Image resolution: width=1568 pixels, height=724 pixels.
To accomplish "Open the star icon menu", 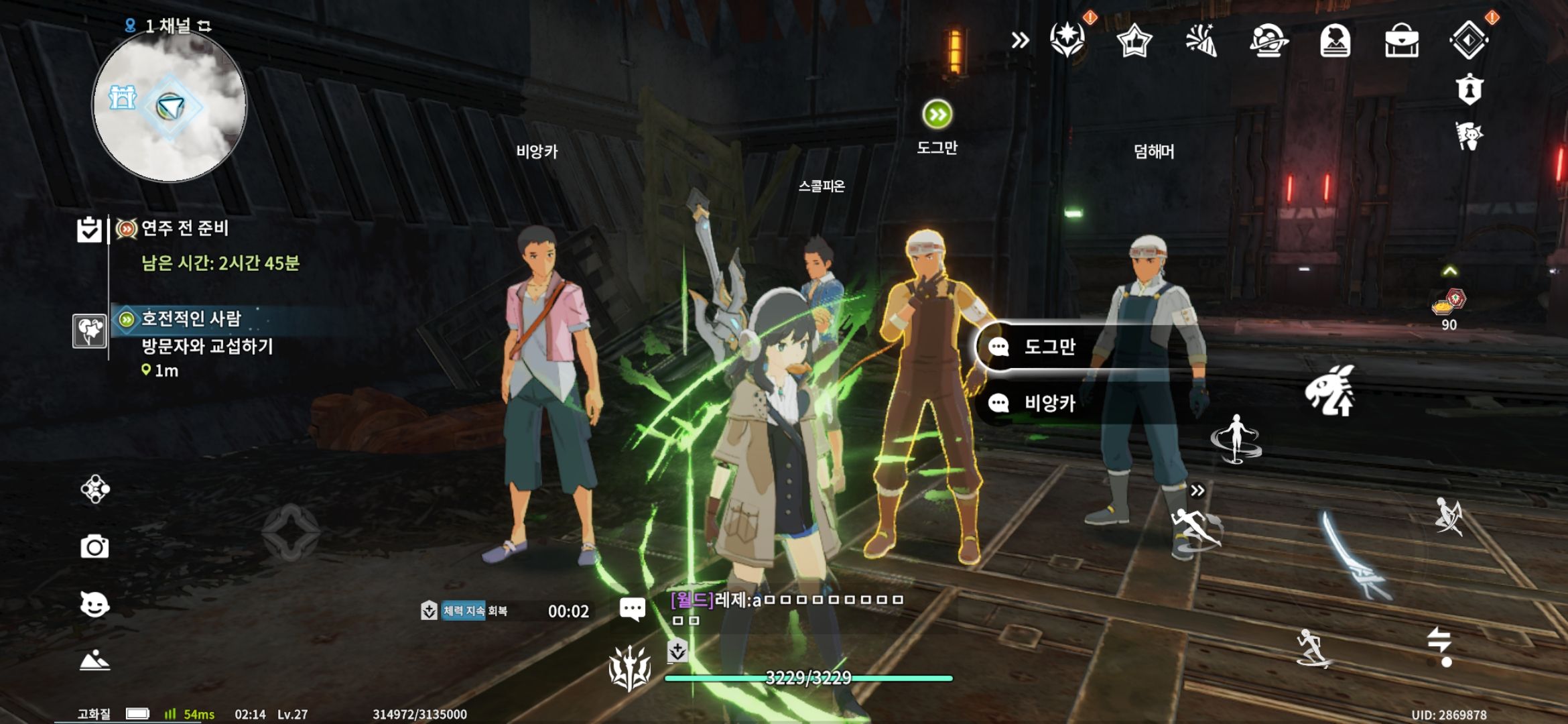I will [1134, 42].
